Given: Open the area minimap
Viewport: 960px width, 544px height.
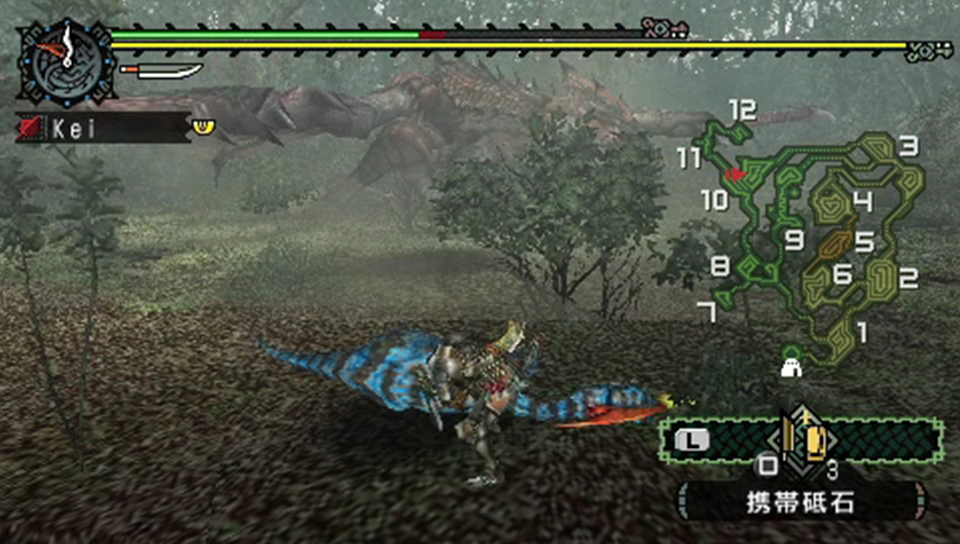Looking at the screenshot, I should click(810, 240).
